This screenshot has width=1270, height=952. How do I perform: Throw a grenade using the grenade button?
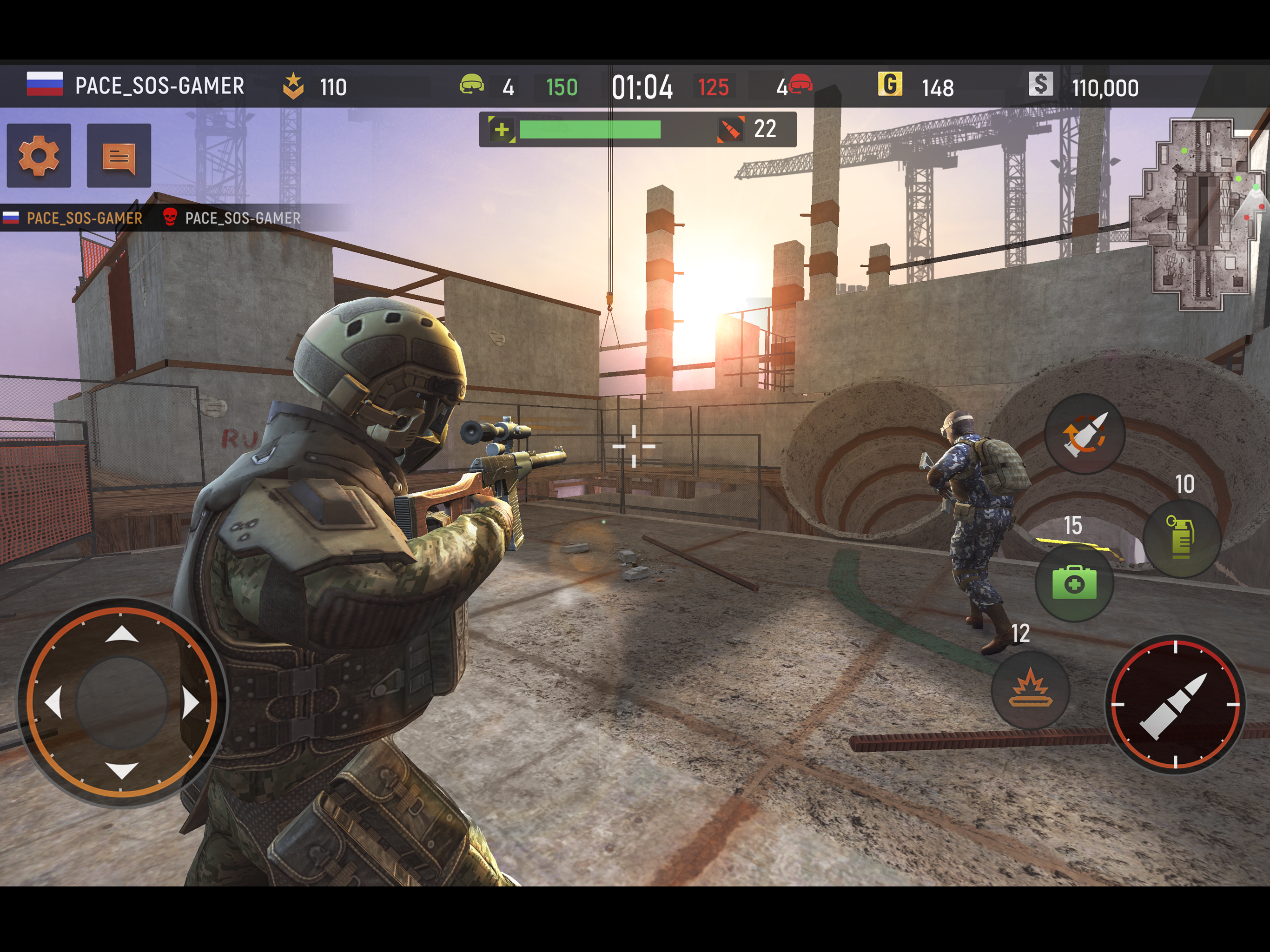tap(1181, 537)
